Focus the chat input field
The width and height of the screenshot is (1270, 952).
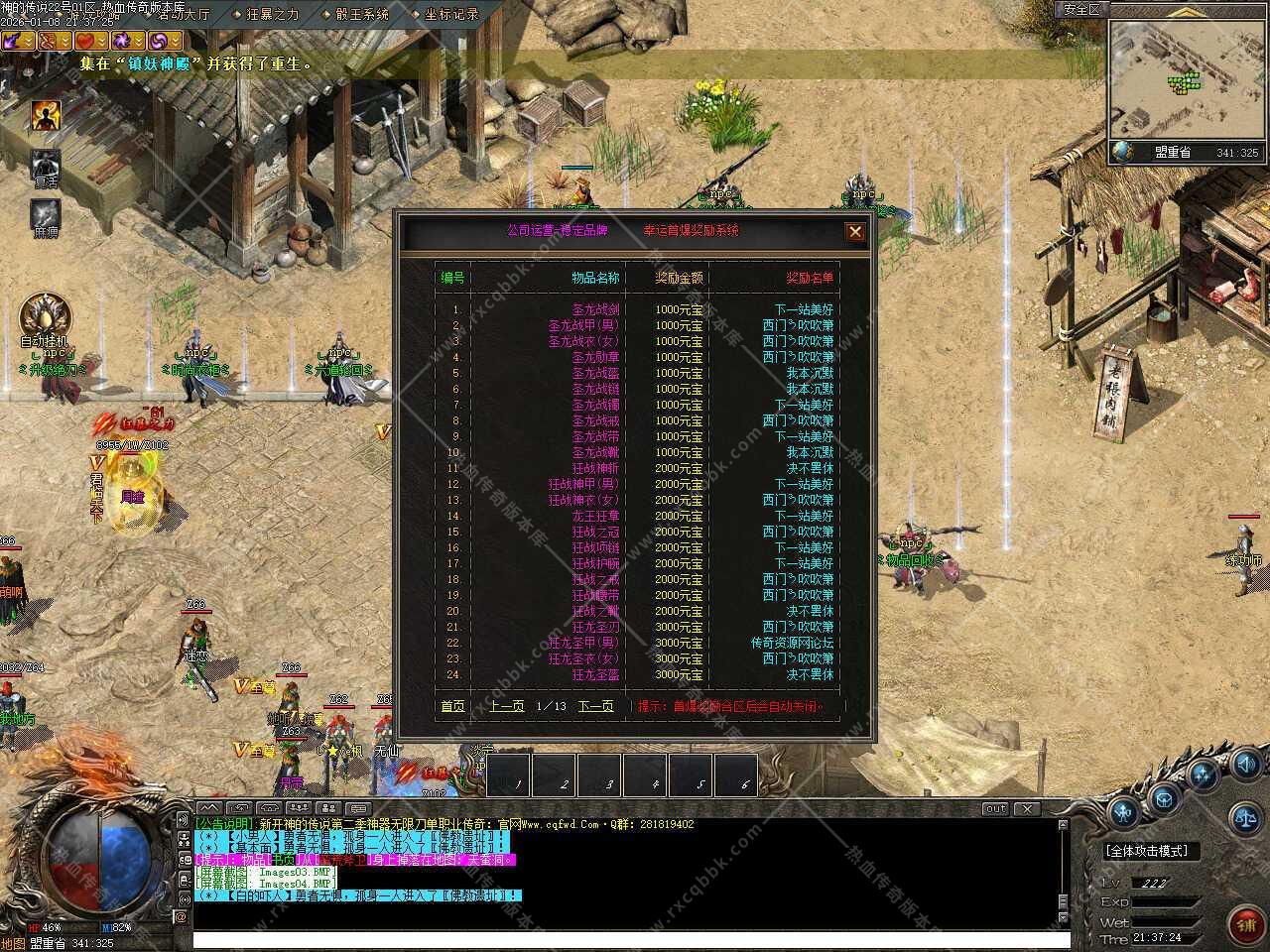click(625, 938)
